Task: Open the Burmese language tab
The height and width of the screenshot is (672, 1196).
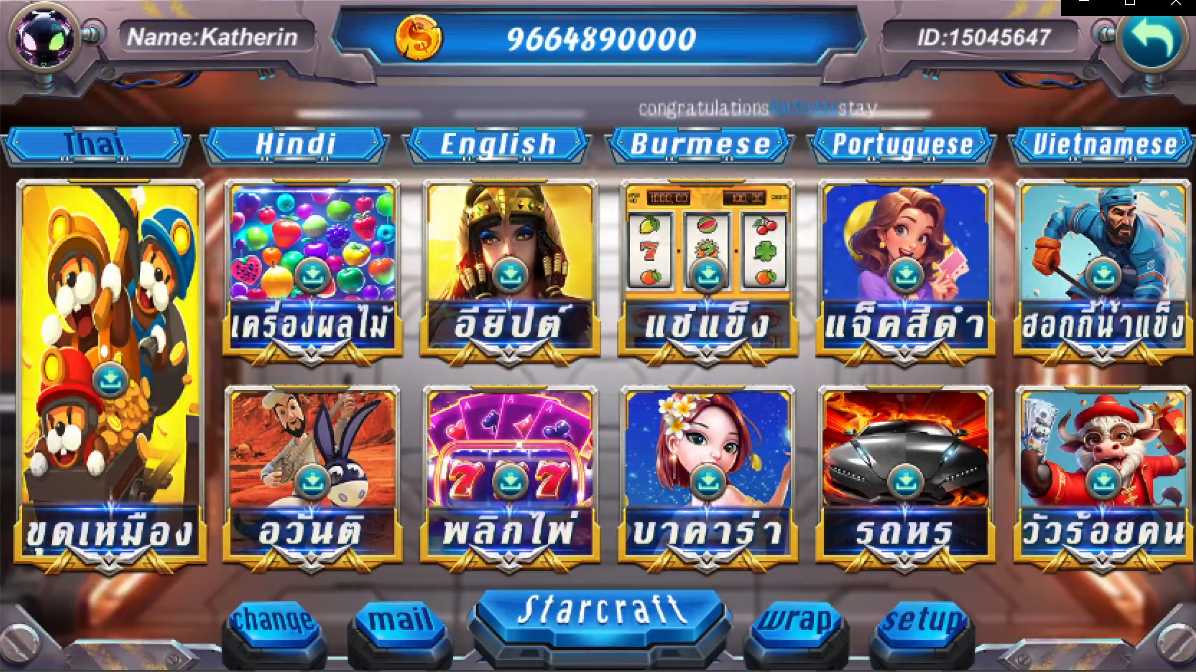Action: [700, 145]
